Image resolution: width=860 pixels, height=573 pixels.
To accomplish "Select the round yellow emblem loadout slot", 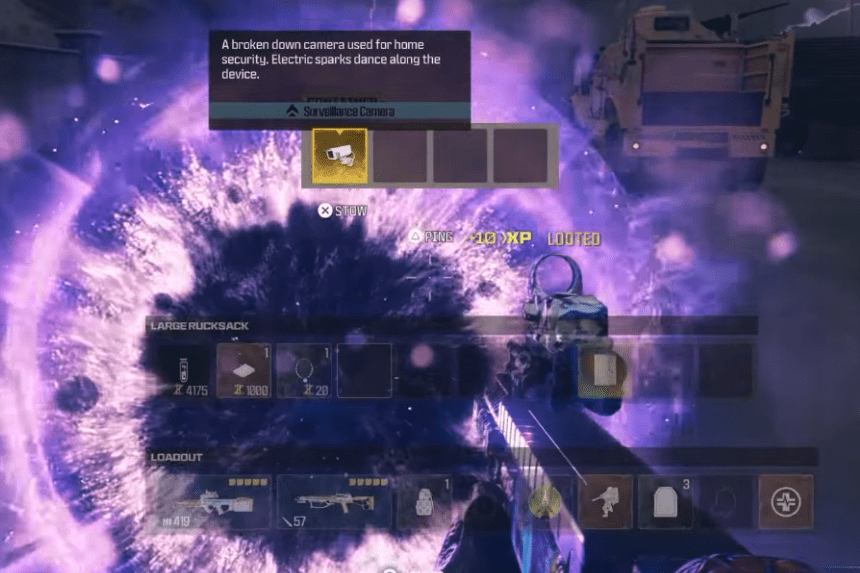I will click(546, 501).
